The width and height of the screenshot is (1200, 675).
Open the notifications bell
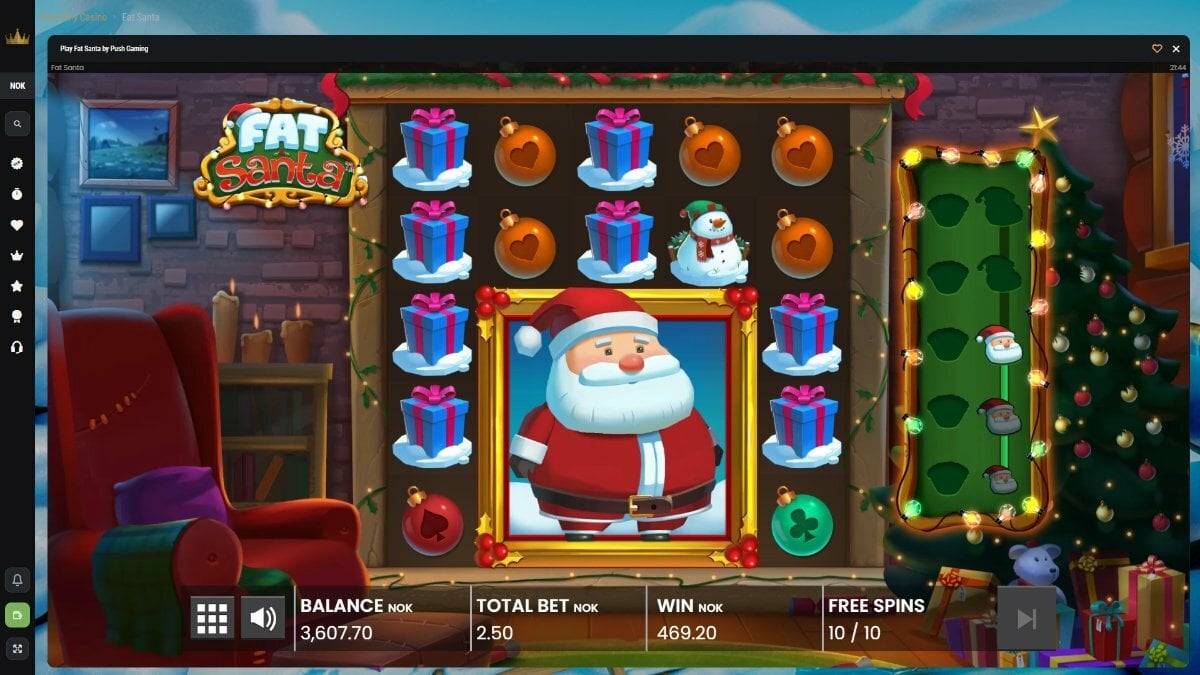[17, 580]
